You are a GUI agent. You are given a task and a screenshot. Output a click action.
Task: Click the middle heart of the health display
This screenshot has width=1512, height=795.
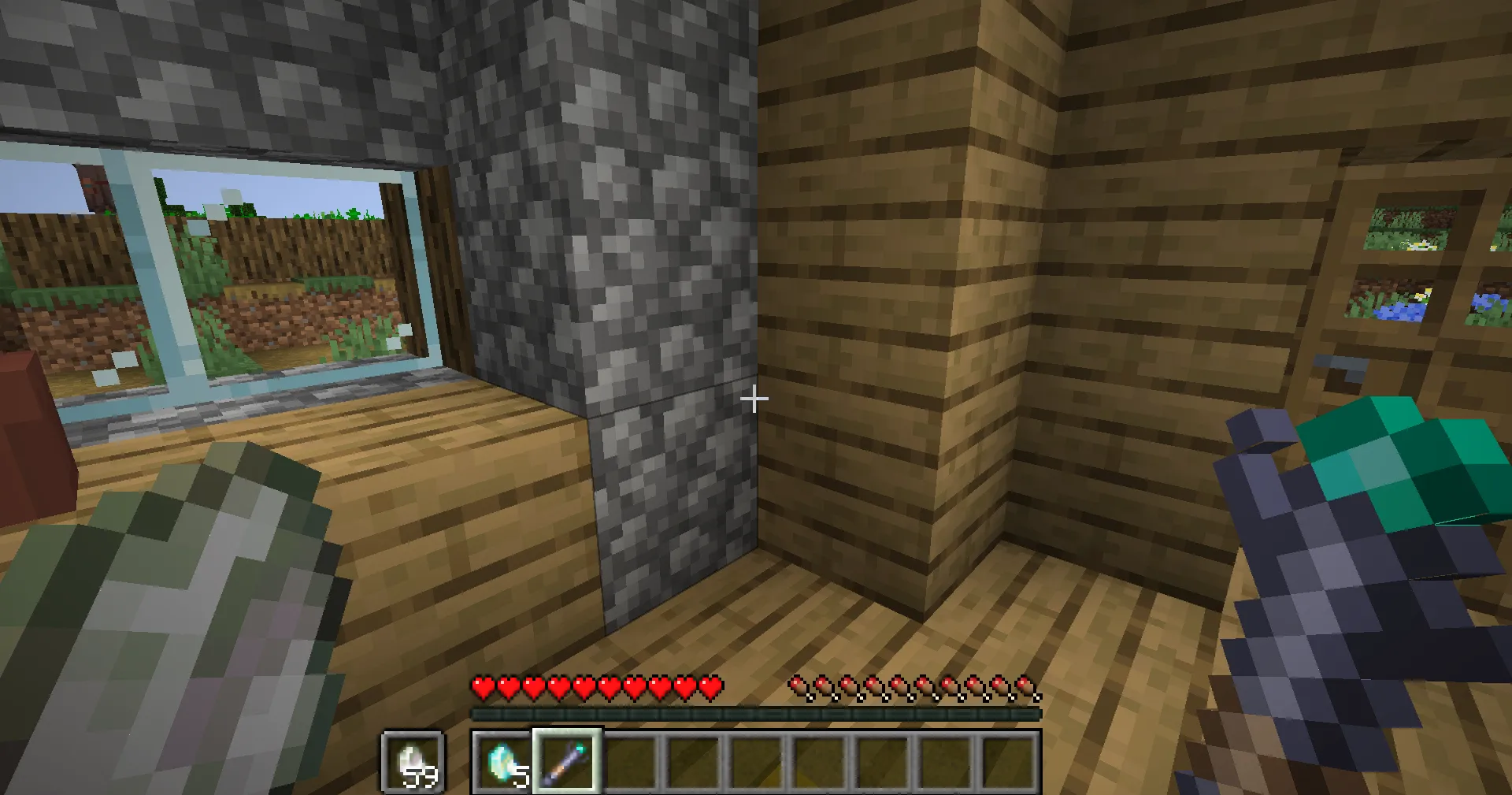click(x=598, y=688)
